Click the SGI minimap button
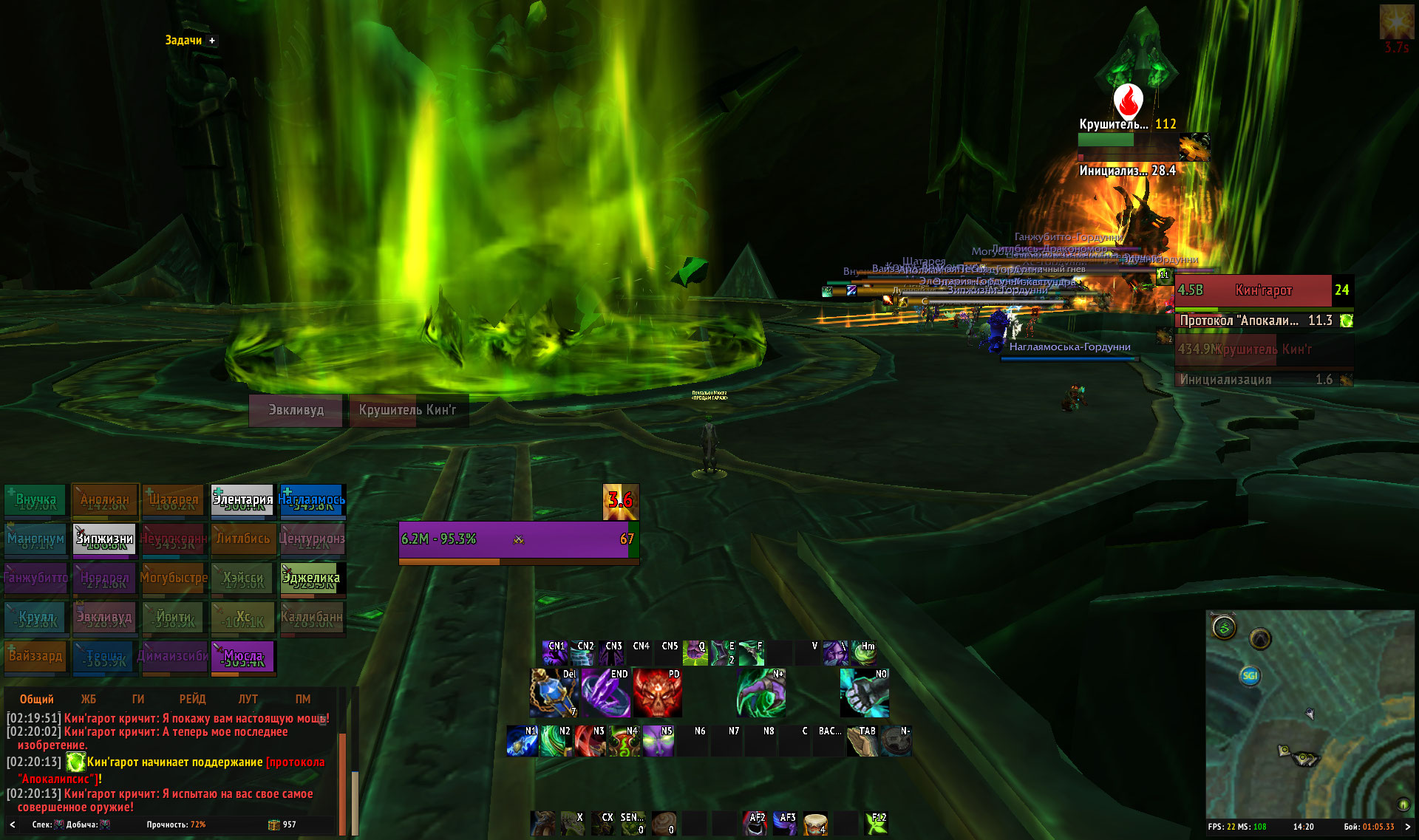Screen dimensions: 1419x840 click(1250, 675)
